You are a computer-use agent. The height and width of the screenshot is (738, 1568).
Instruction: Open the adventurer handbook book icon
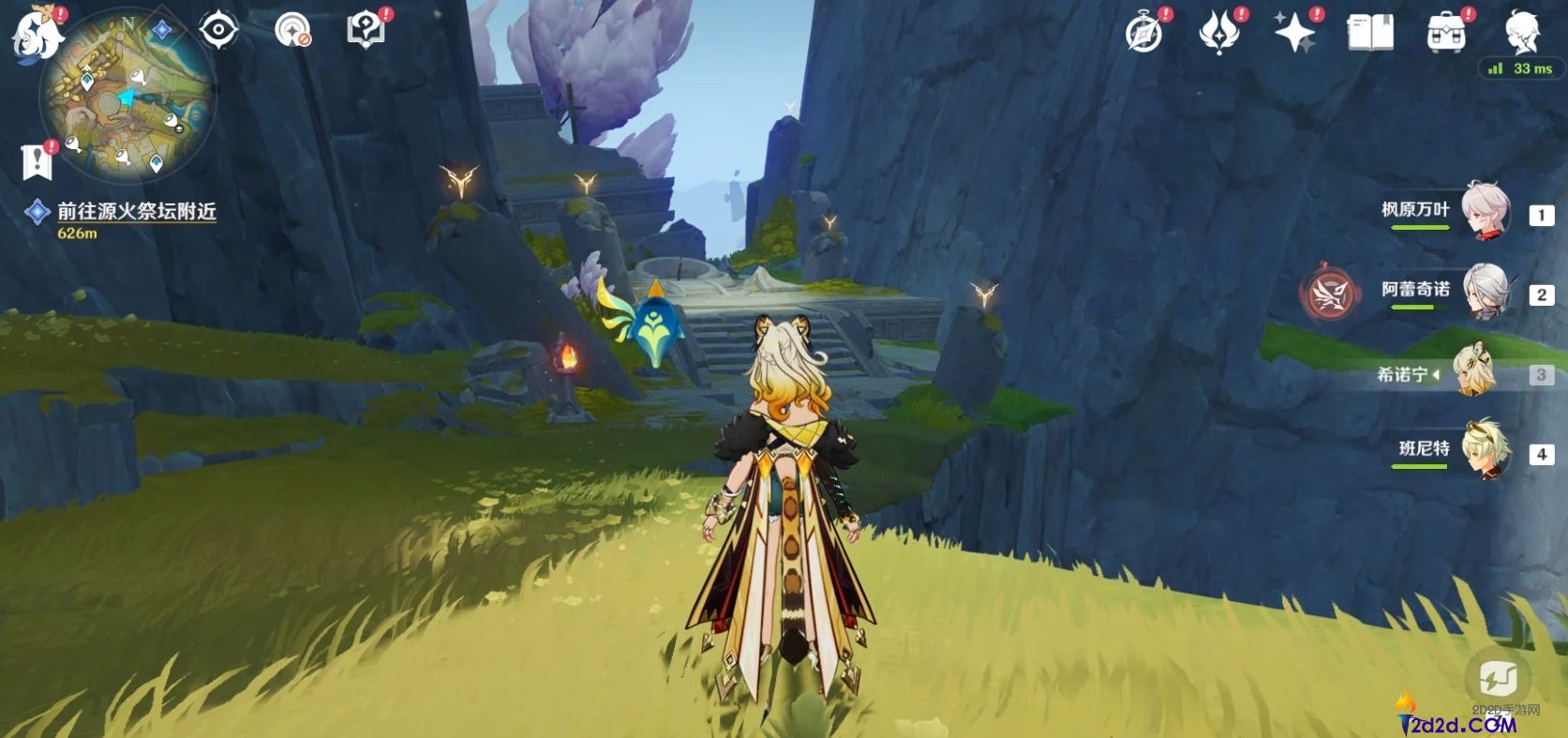pos(1369,34)
